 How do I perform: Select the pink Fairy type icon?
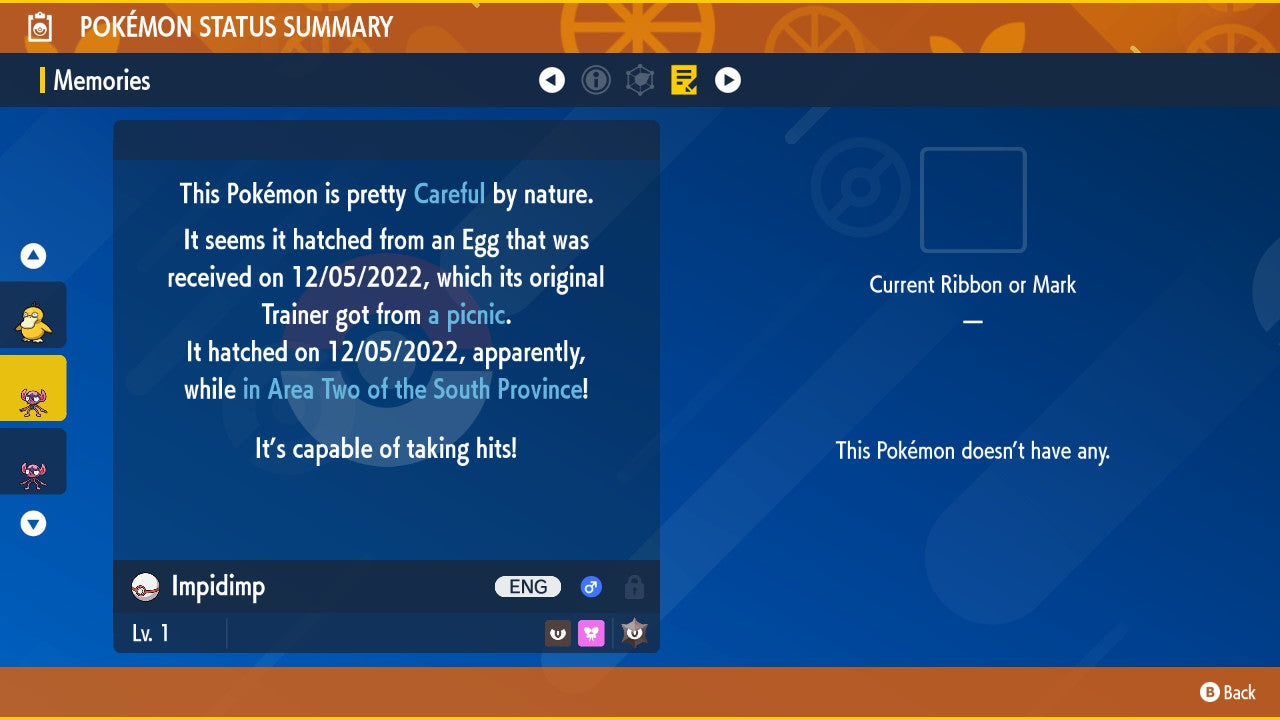point(591,632)
